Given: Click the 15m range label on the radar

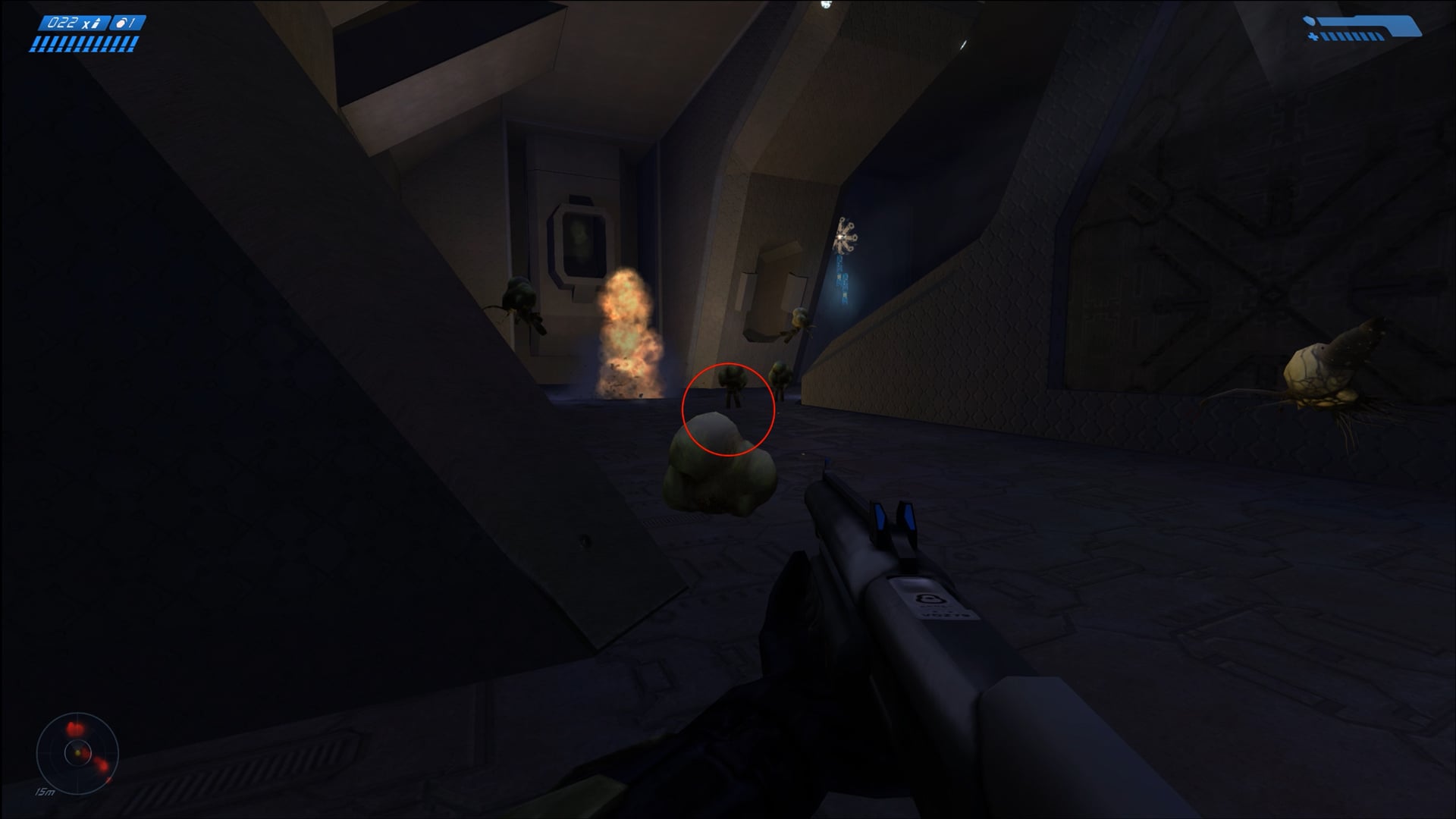Looking at the screenshot, I should [45, 793].
